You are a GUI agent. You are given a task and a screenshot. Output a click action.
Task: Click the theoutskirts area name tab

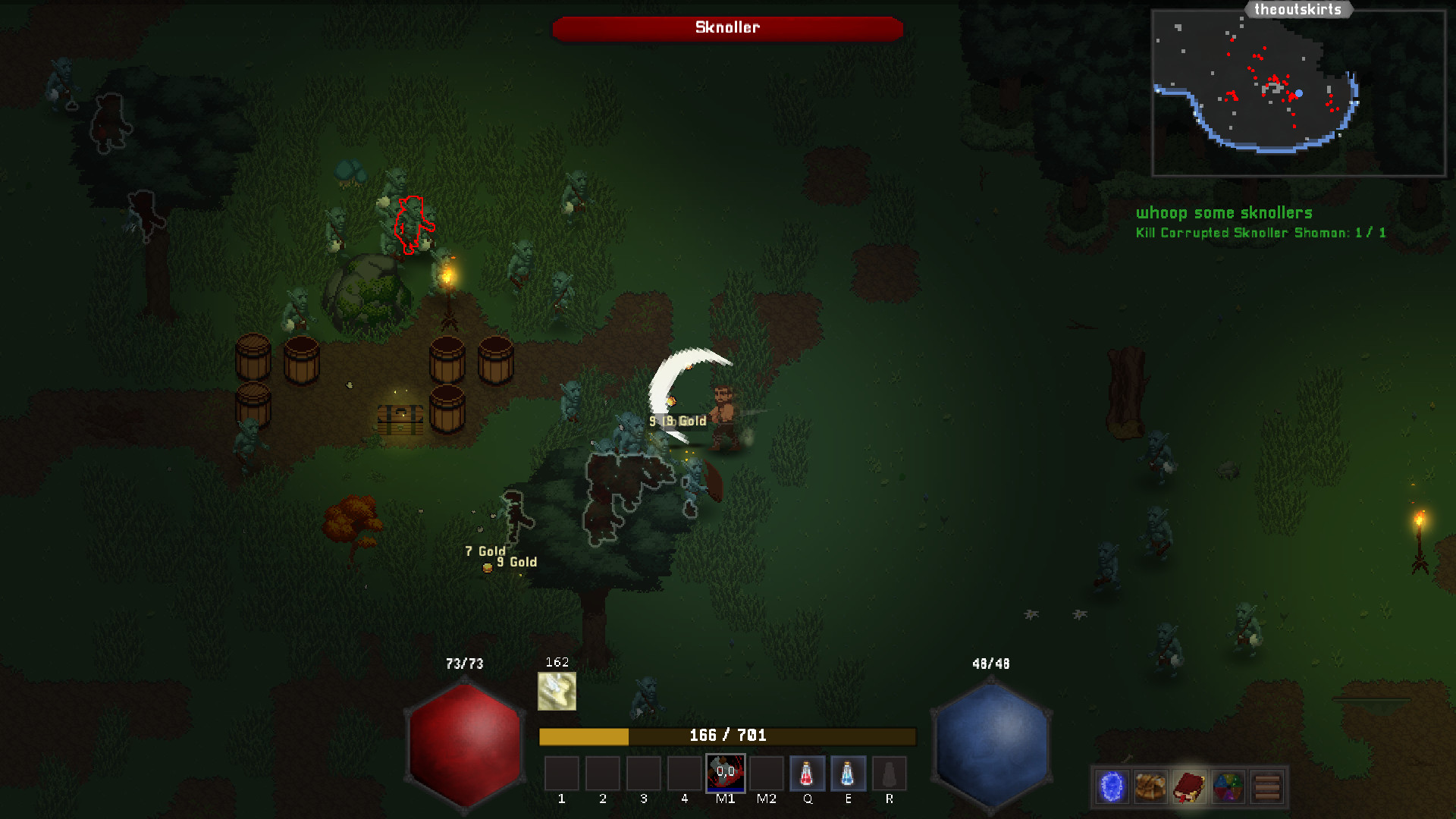pyautogui.click(x=1299, y=9)
